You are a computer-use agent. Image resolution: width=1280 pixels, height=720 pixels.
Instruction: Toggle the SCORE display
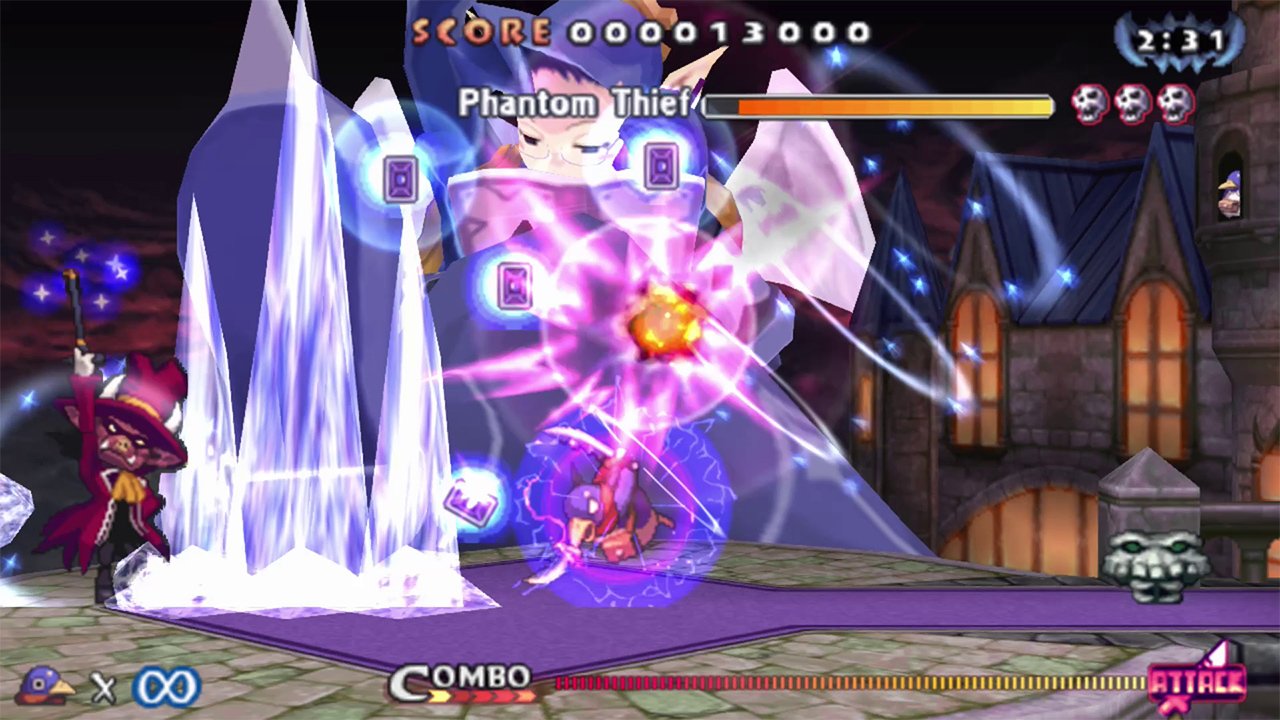[x=478, y=33]
